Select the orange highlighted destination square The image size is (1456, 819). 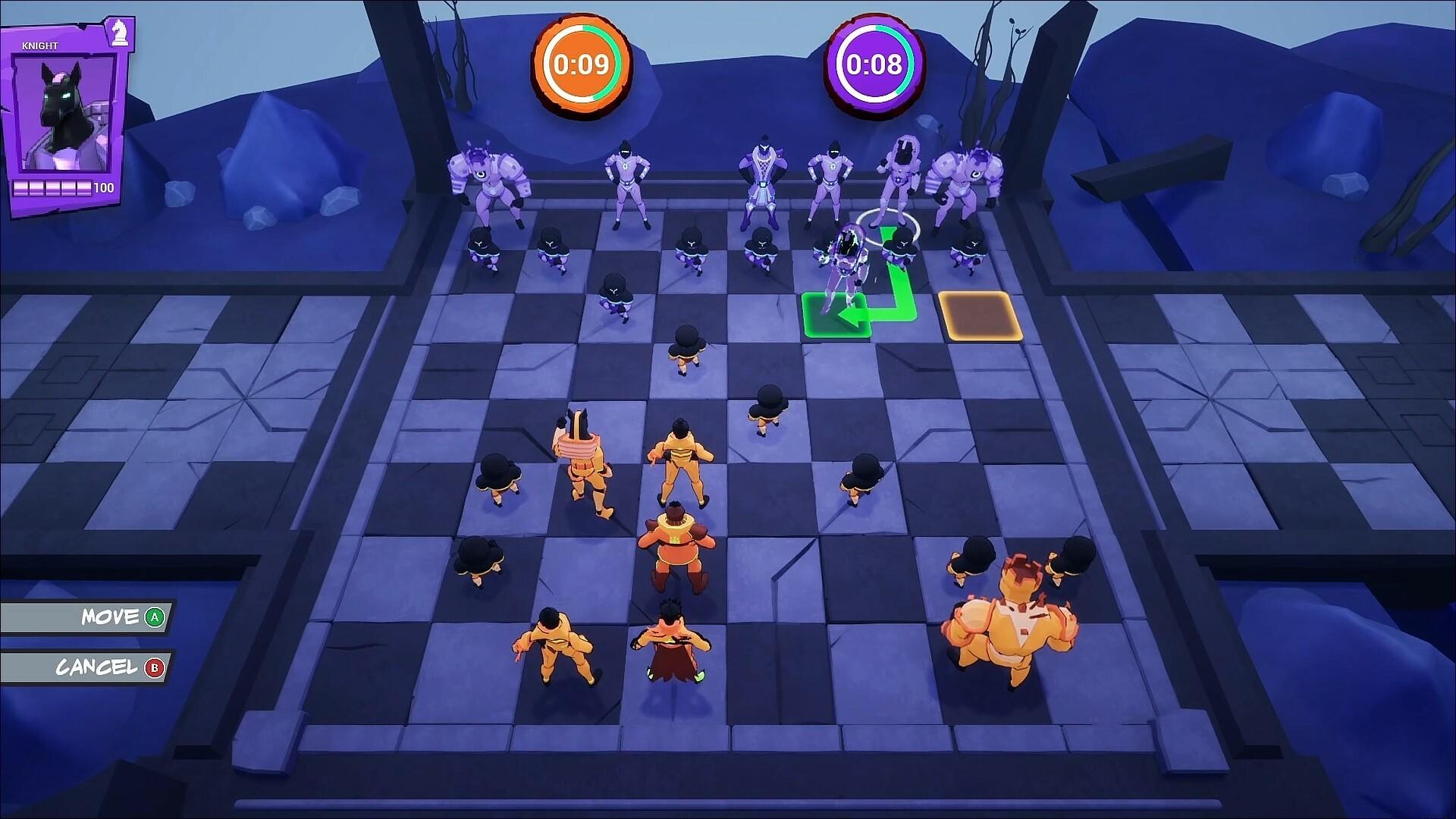pos(980,315)
